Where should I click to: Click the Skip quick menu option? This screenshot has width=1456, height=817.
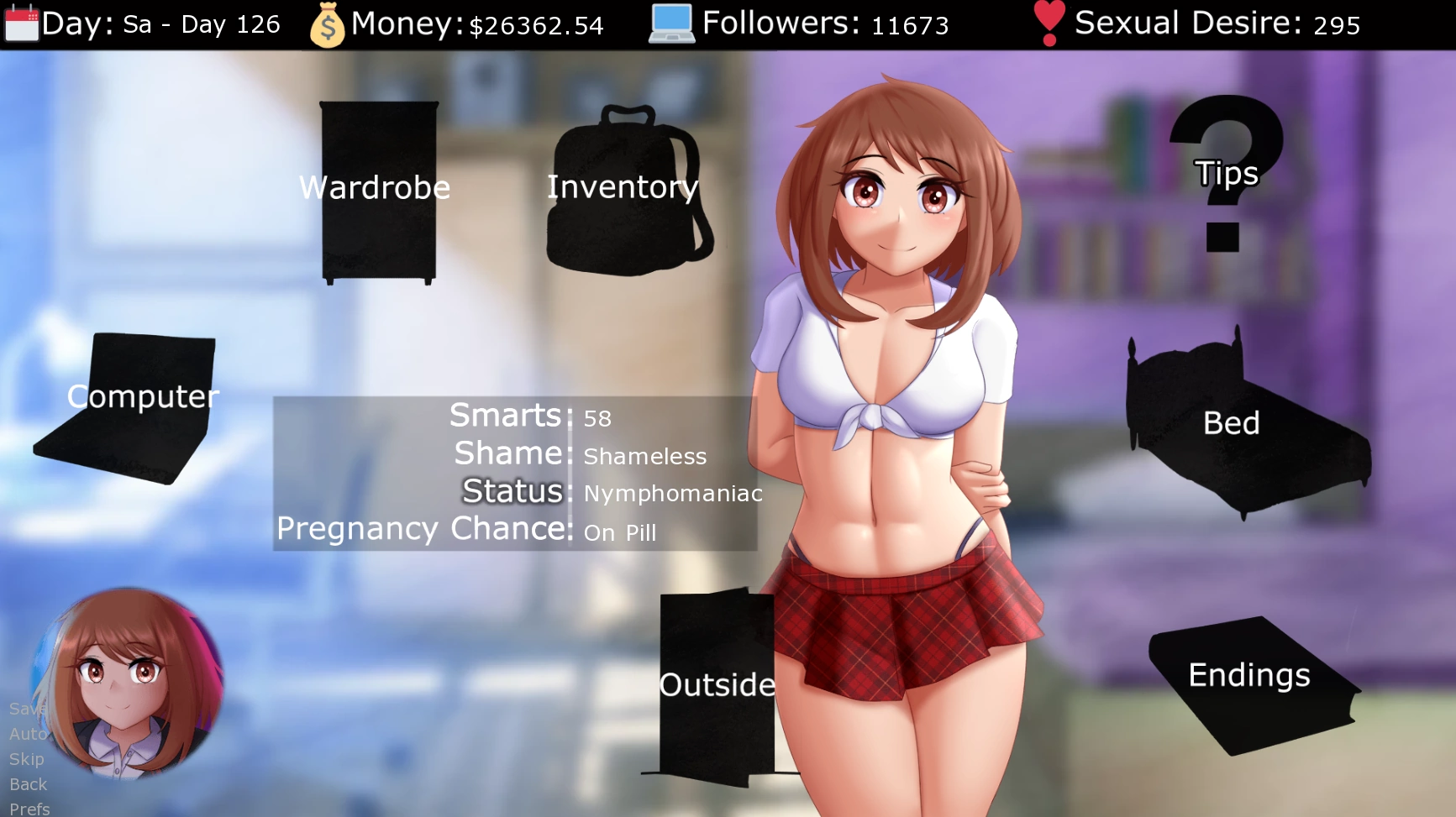pyautogui.click(x=26, y=759)
